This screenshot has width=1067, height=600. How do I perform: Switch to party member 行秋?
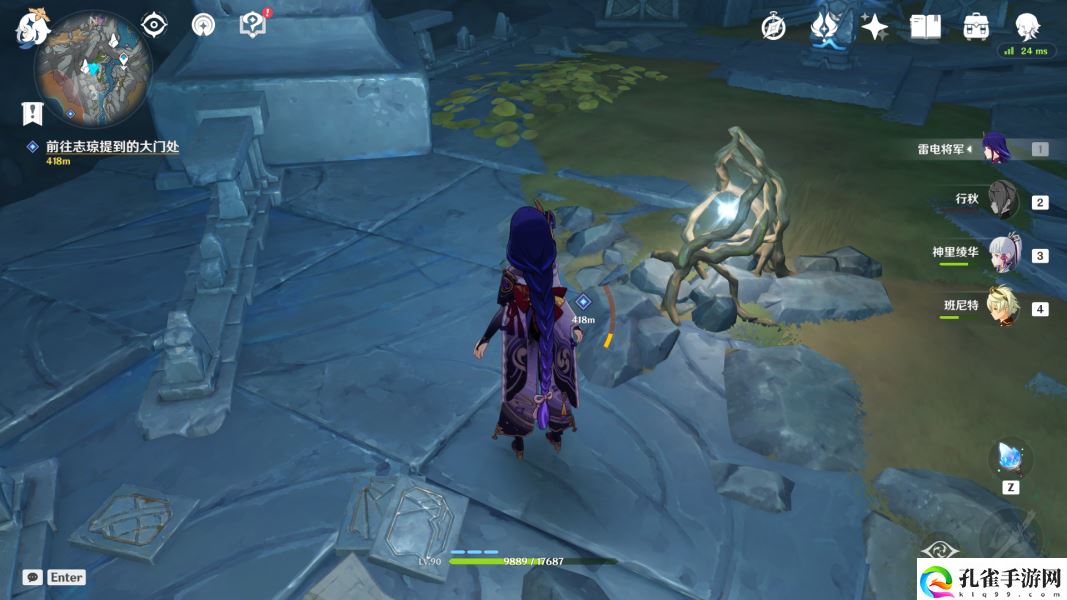pos(1001,200)
